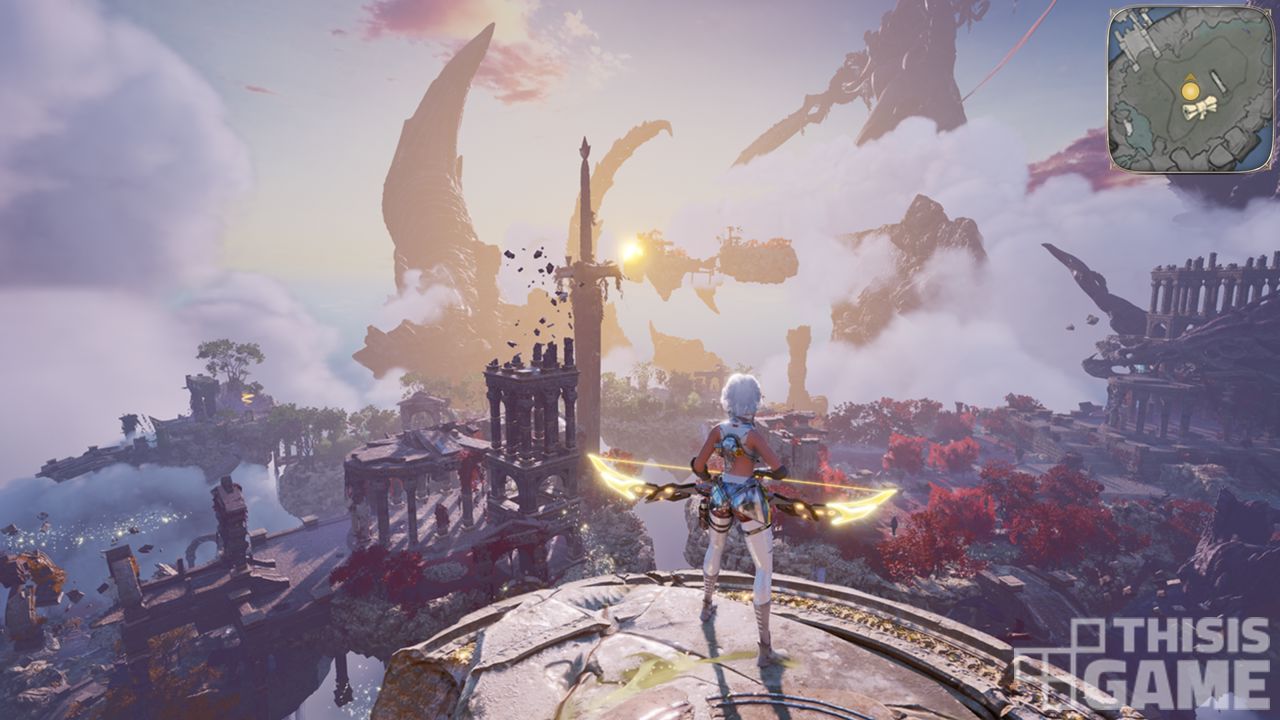This screenshot has width=1280, height=720.
Task: Open the minimap in the corner
Action: tap(1191, 88)
